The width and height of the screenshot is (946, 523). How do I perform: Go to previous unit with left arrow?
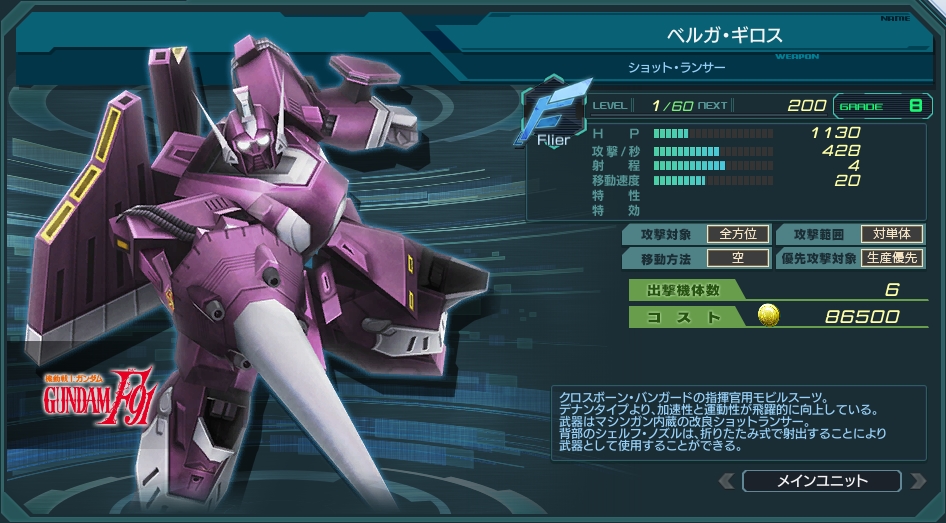pyautogui.click(x=727, y=481)
